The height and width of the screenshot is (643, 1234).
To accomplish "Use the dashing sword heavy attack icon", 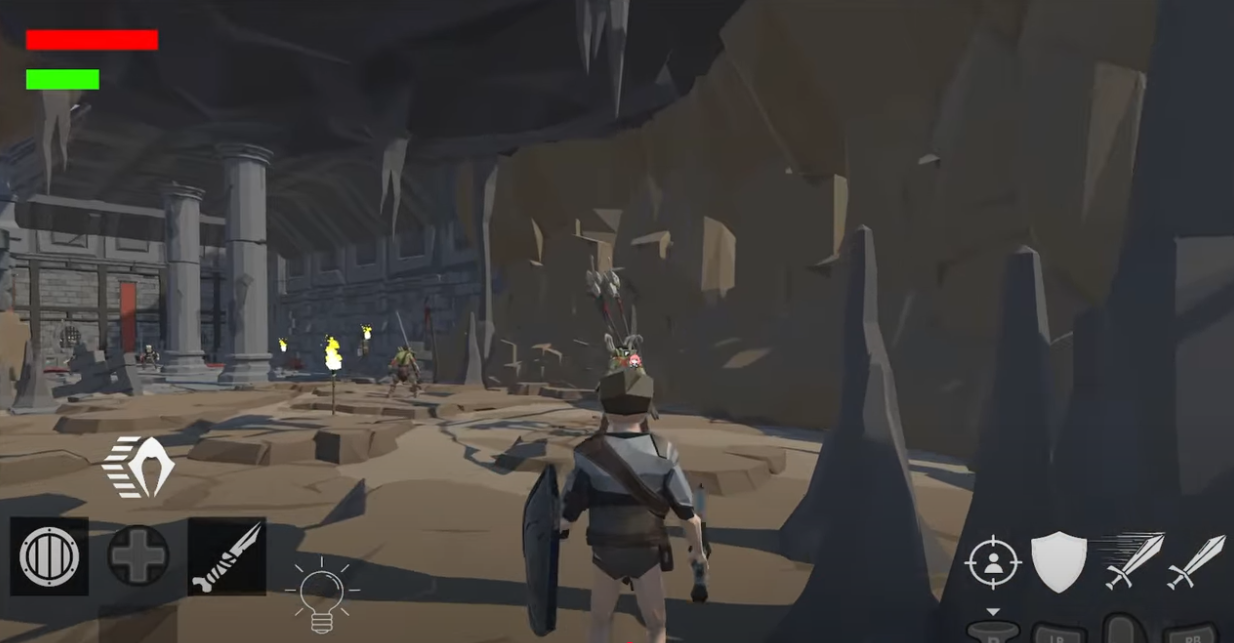I will [1132, 561].
